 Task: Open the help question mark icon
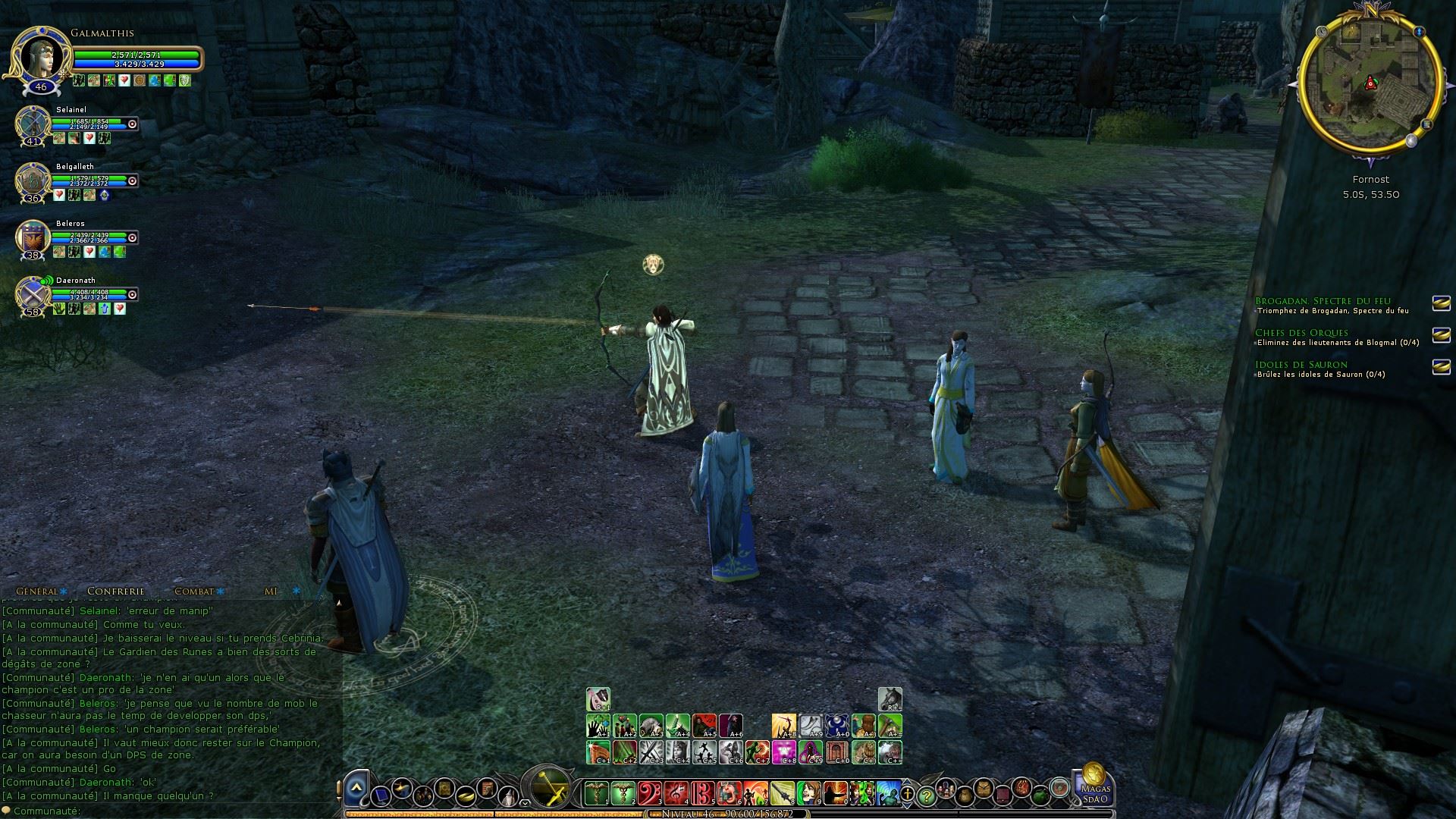tap(926, 796)
